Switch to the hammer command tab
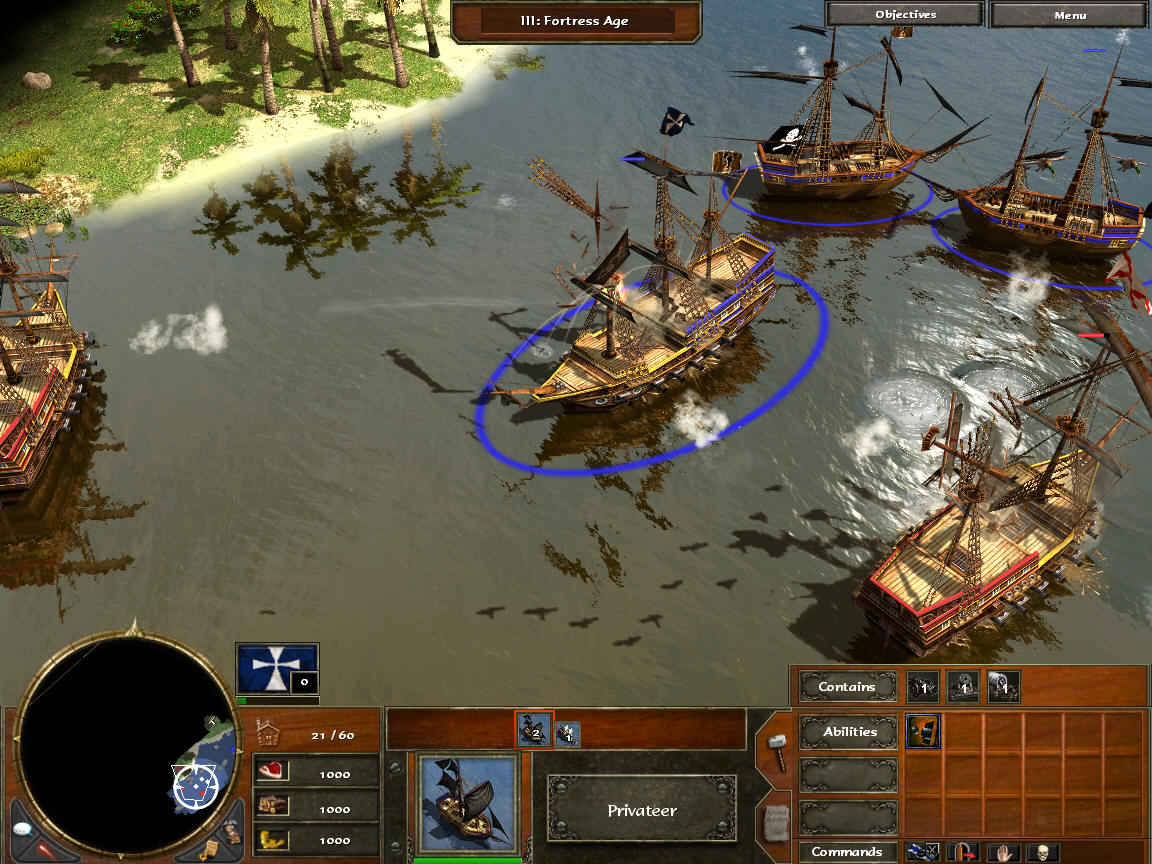The height and width of the screenshot is (864, 1152). (x=775, y=748)
